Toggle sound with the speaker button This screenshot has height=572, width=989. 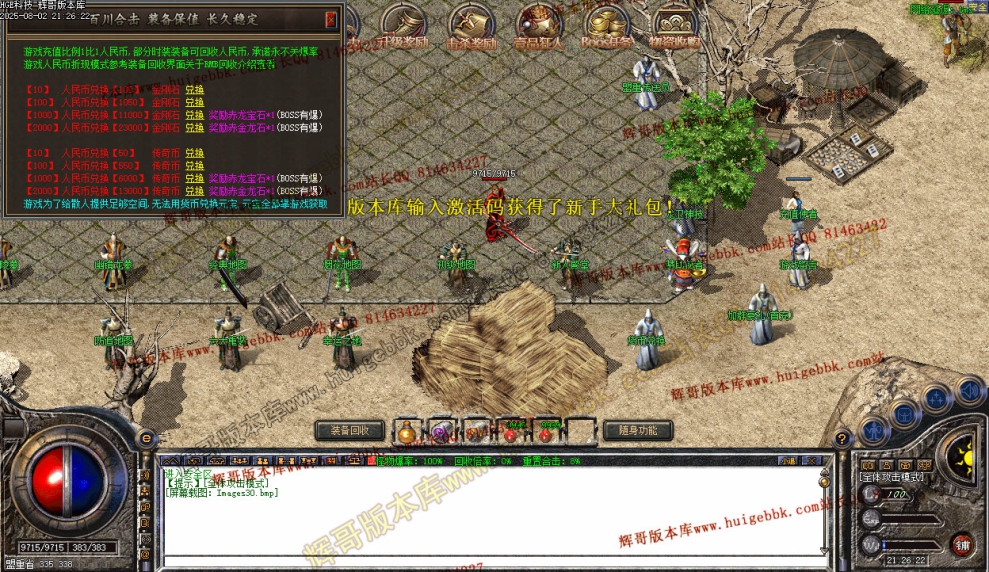(x=968, y=388)
